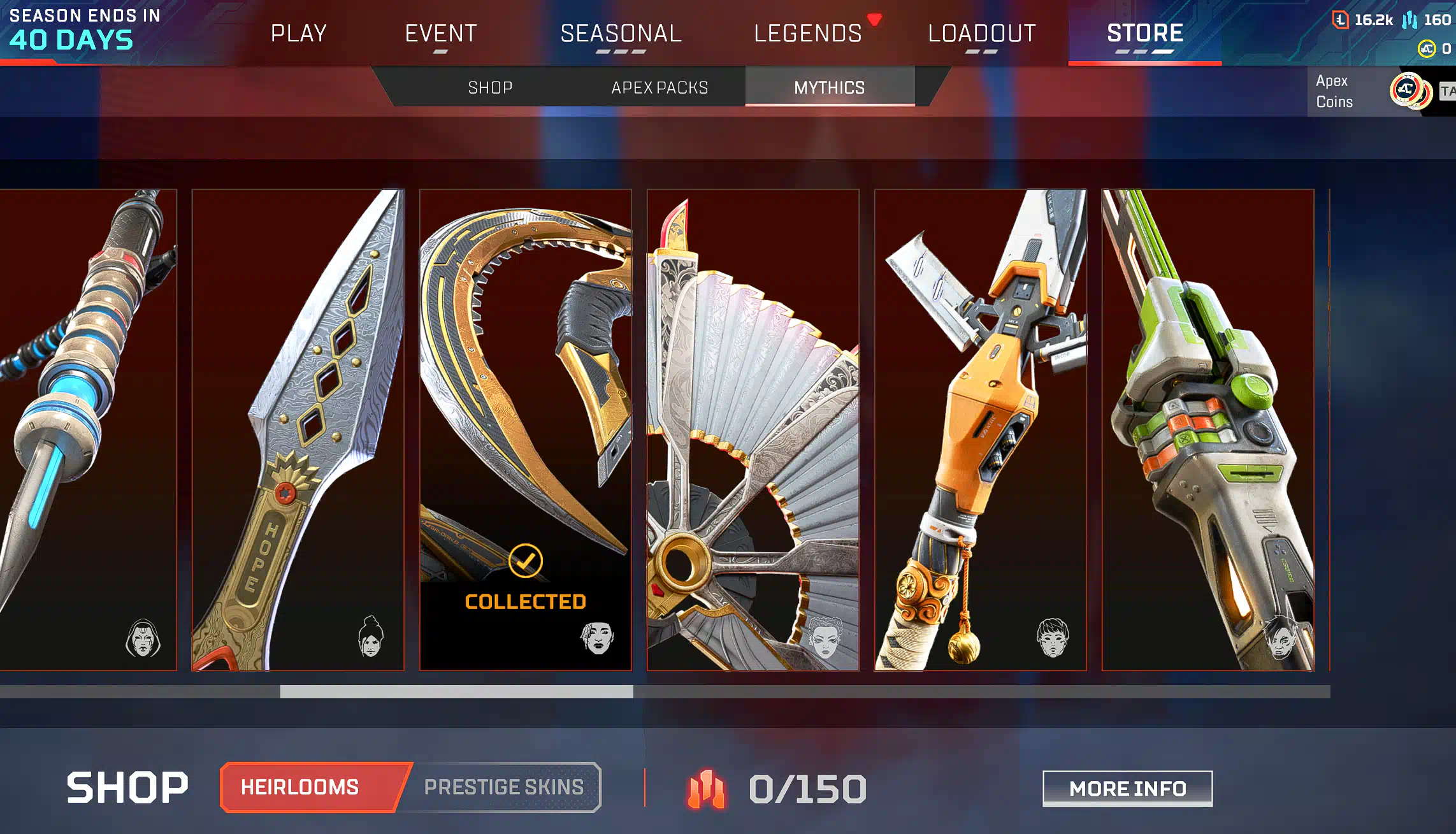The width and height of the screenshot is (1456, 834).
Task: Switch to the Event tab
Action: [x=441, y=33]
